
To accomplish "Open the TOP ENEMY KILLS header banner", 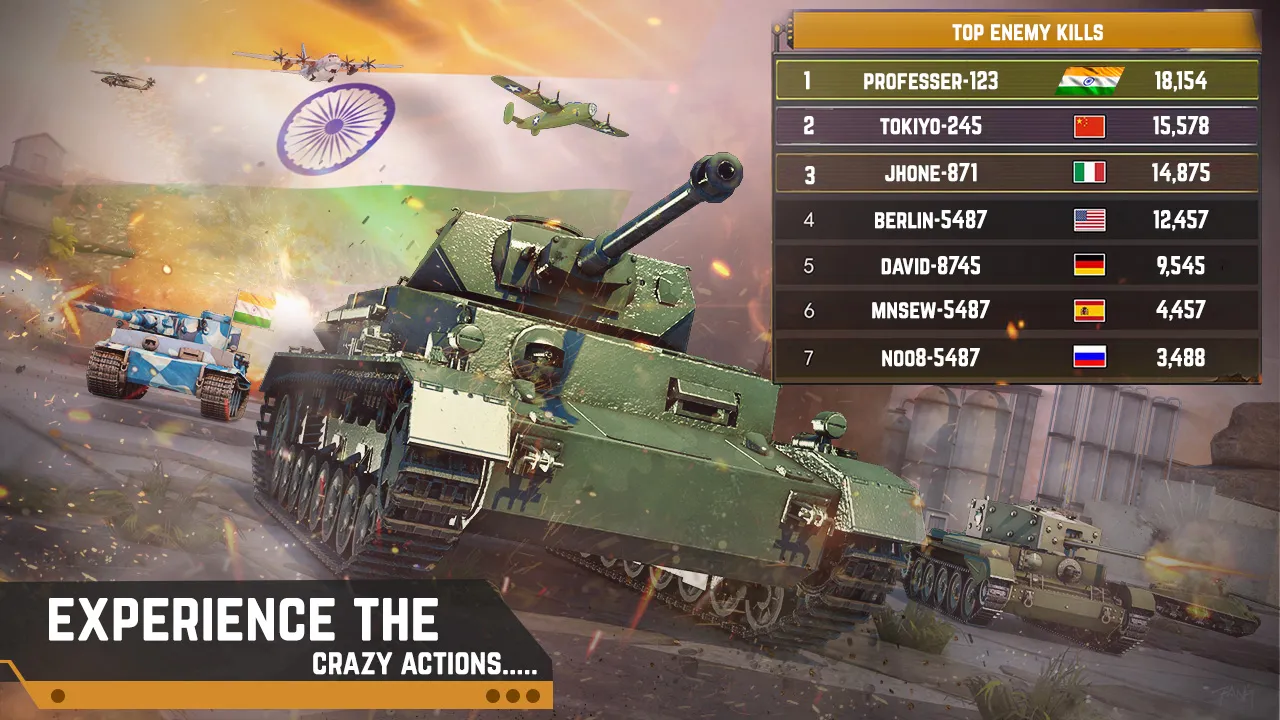I will coord(1028,32).
